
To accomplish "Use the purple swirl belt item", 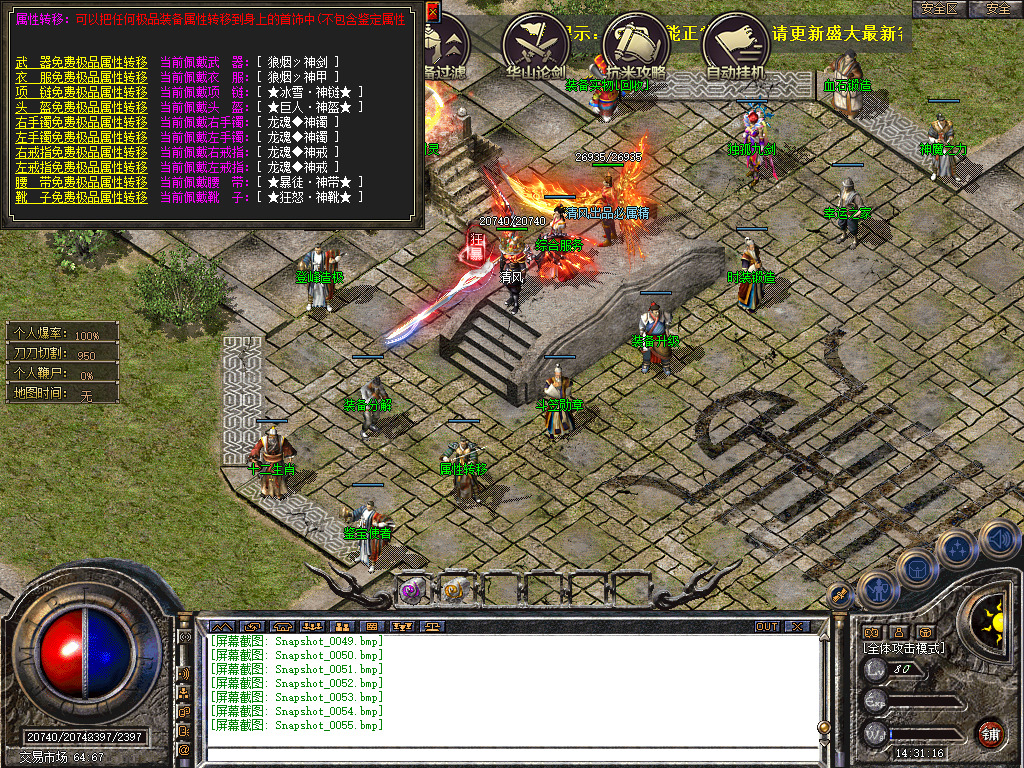I will (x=412, y=590).
